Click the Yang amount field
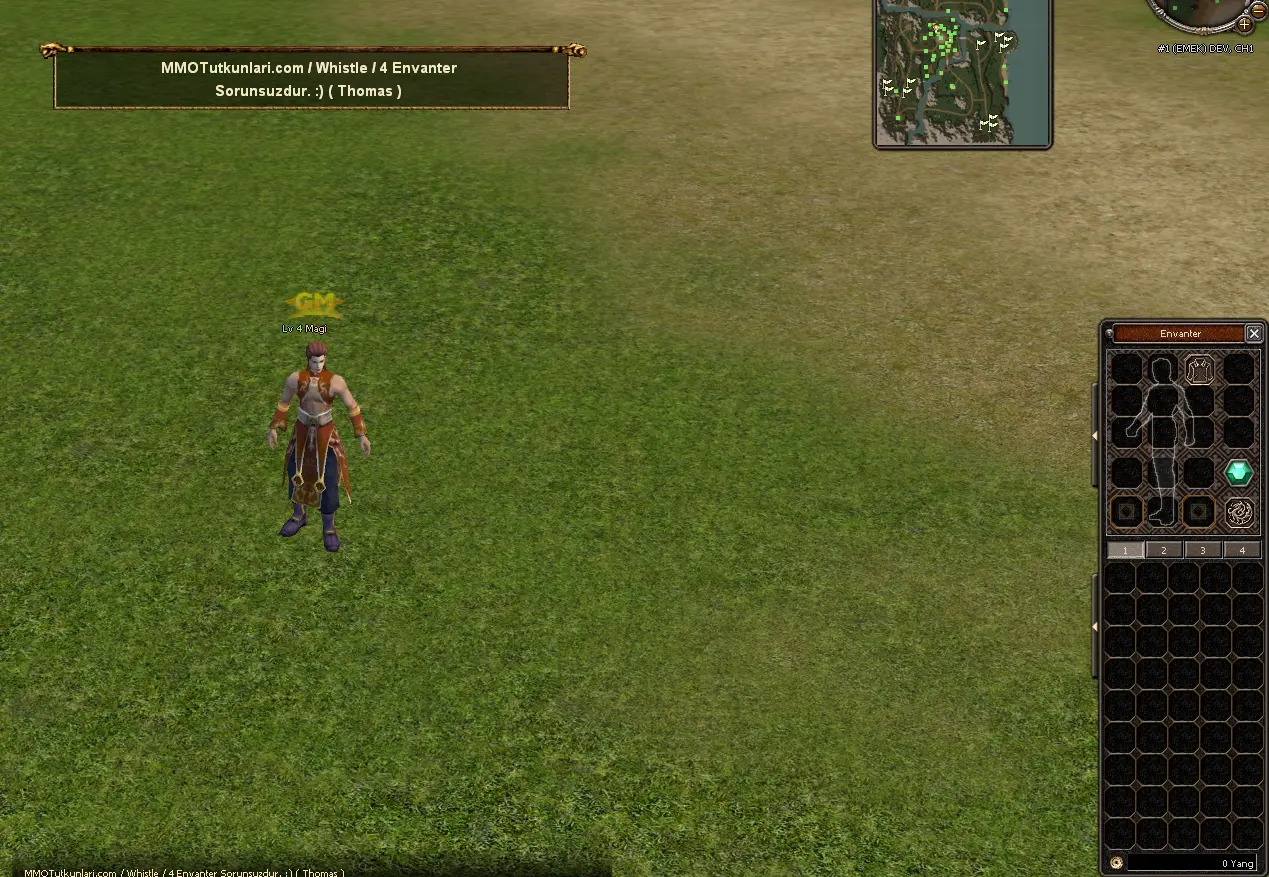 pos(1192,863)
